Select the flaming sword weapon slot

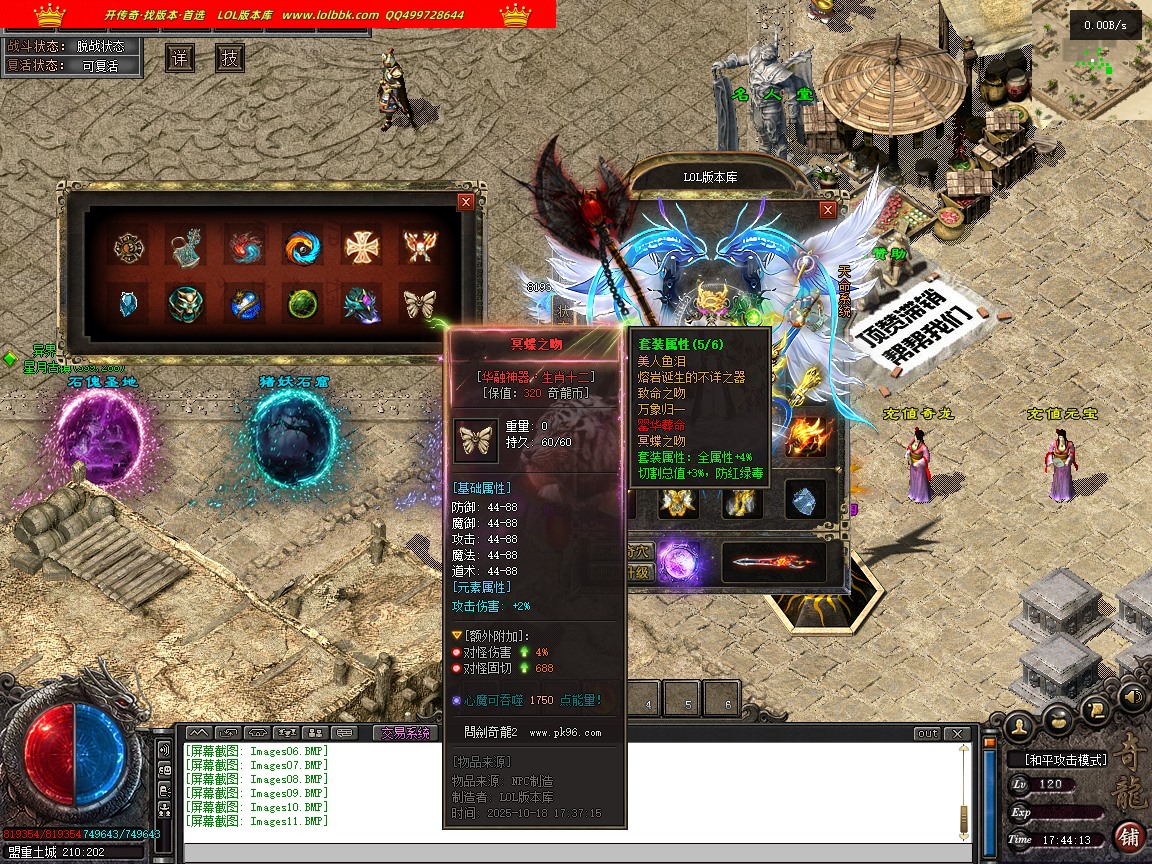click(x=774, y=562)
